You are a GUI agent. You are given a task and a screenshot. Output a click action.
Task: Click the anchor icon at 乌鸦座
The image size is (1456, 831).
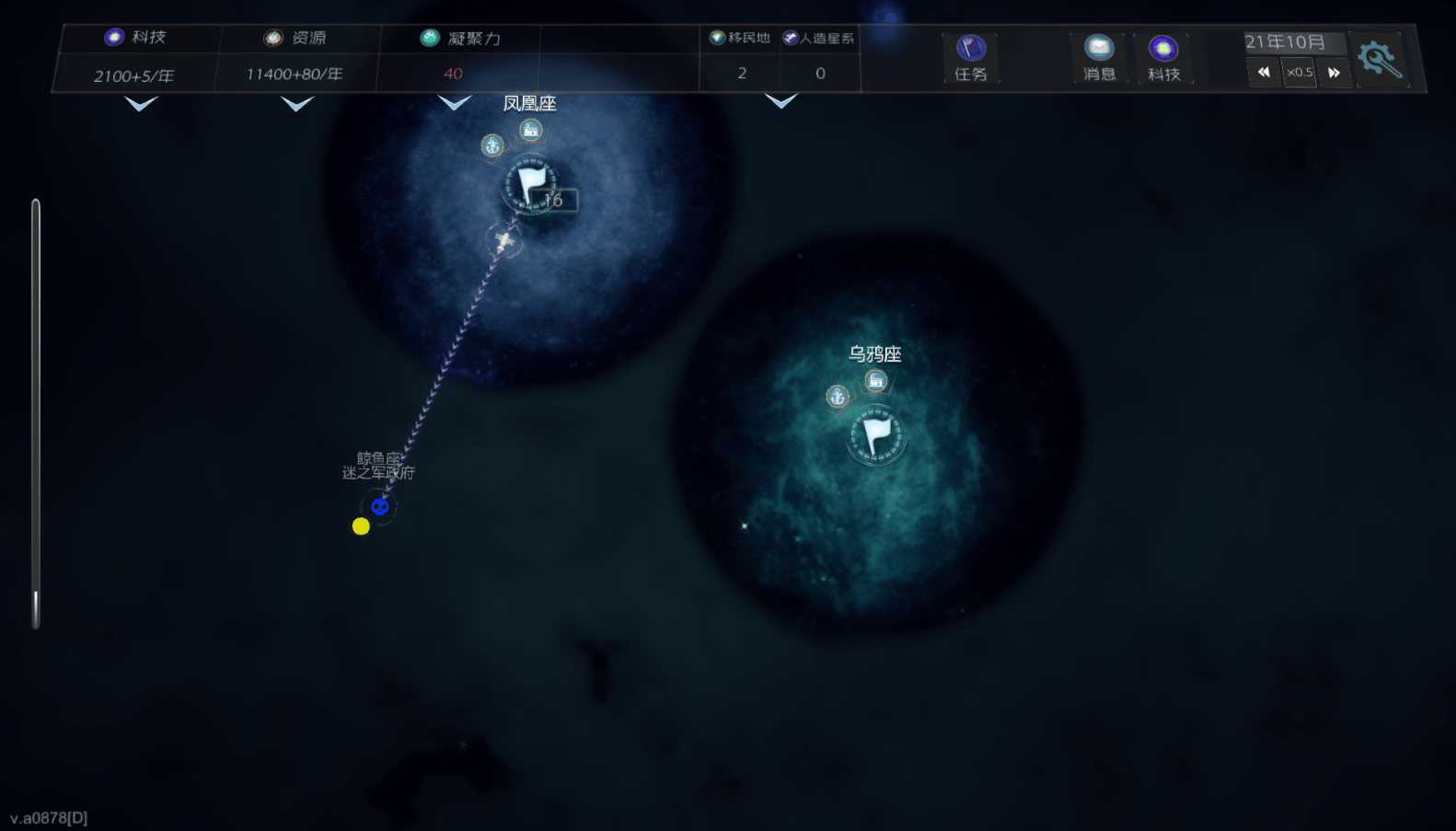pyautogui.click(x=837, y=397)
